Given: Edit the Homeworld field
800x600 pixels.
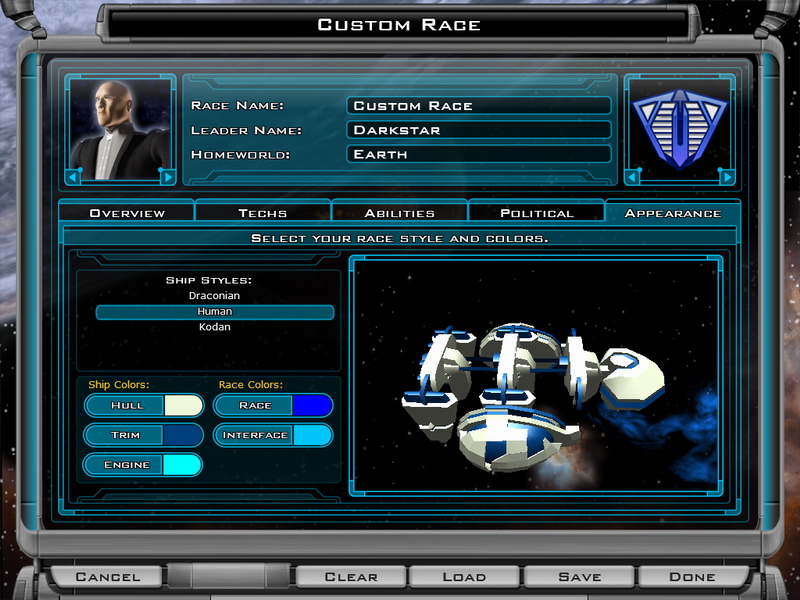Looking at the screenshot, I should (479, 154).
